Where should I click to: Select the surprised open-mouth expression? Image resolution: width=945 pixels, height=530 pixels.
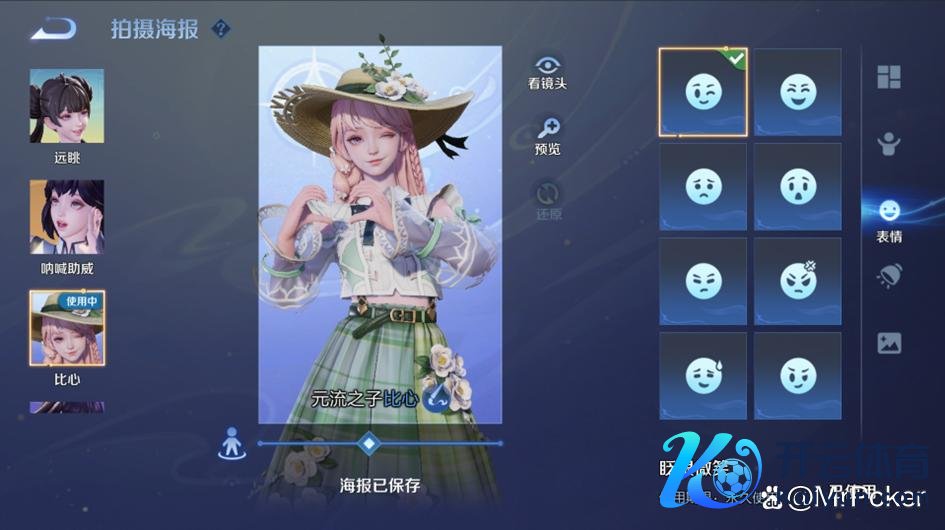click(798, 186)
